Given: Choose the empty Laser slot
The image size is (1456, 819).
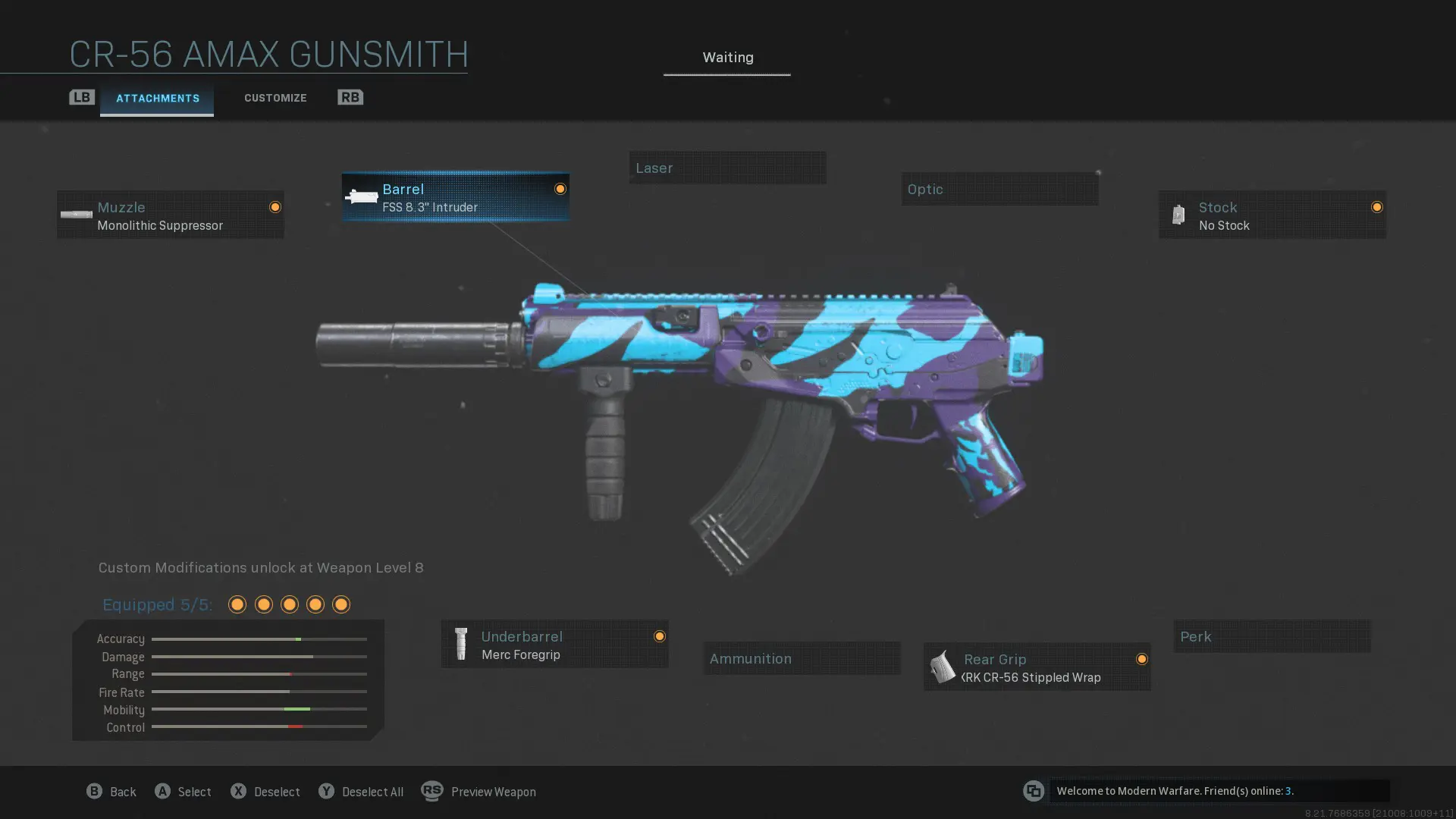Looking at the screenshot, I should 727,168.
